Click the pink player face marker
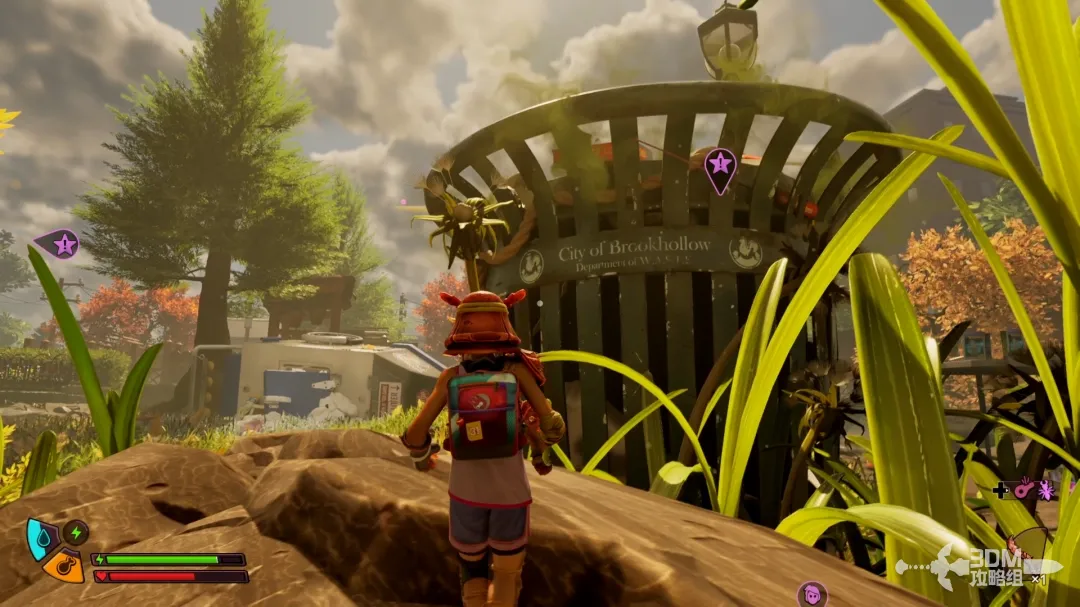This screenshot has height=607, width=1080. click(x=811, y=594)
